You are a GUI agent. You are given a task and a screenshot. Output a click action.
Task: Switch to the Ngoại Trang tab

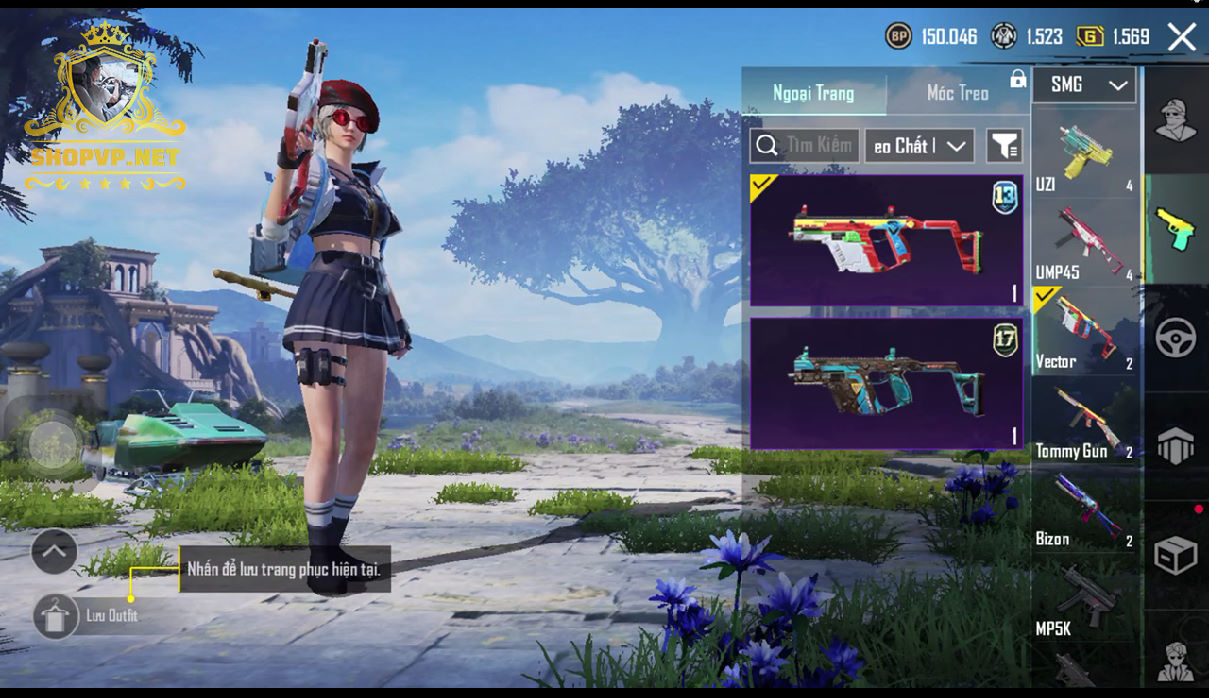813,93
